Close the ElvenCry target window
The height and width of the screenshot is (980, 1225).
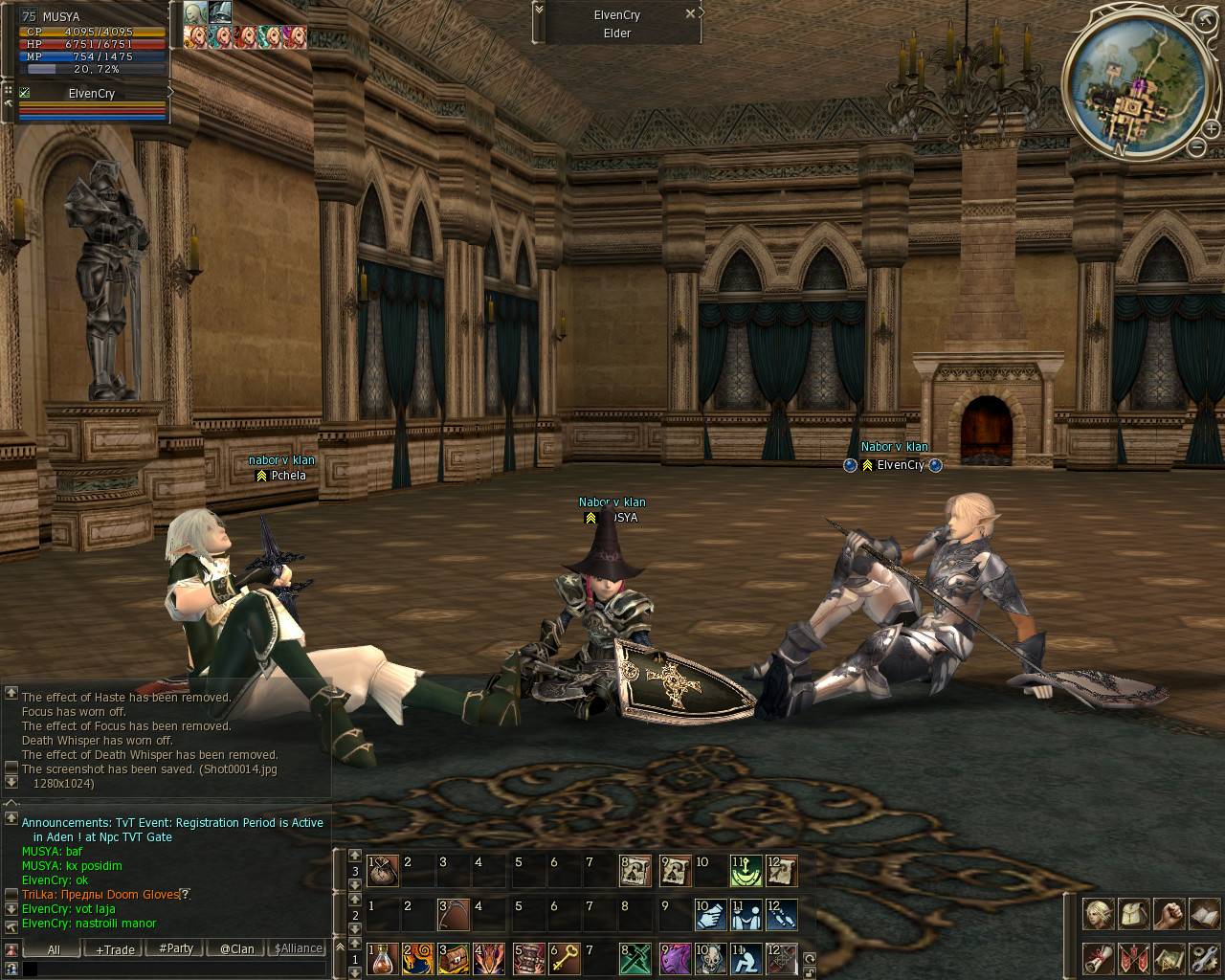[x=690, y=14]
